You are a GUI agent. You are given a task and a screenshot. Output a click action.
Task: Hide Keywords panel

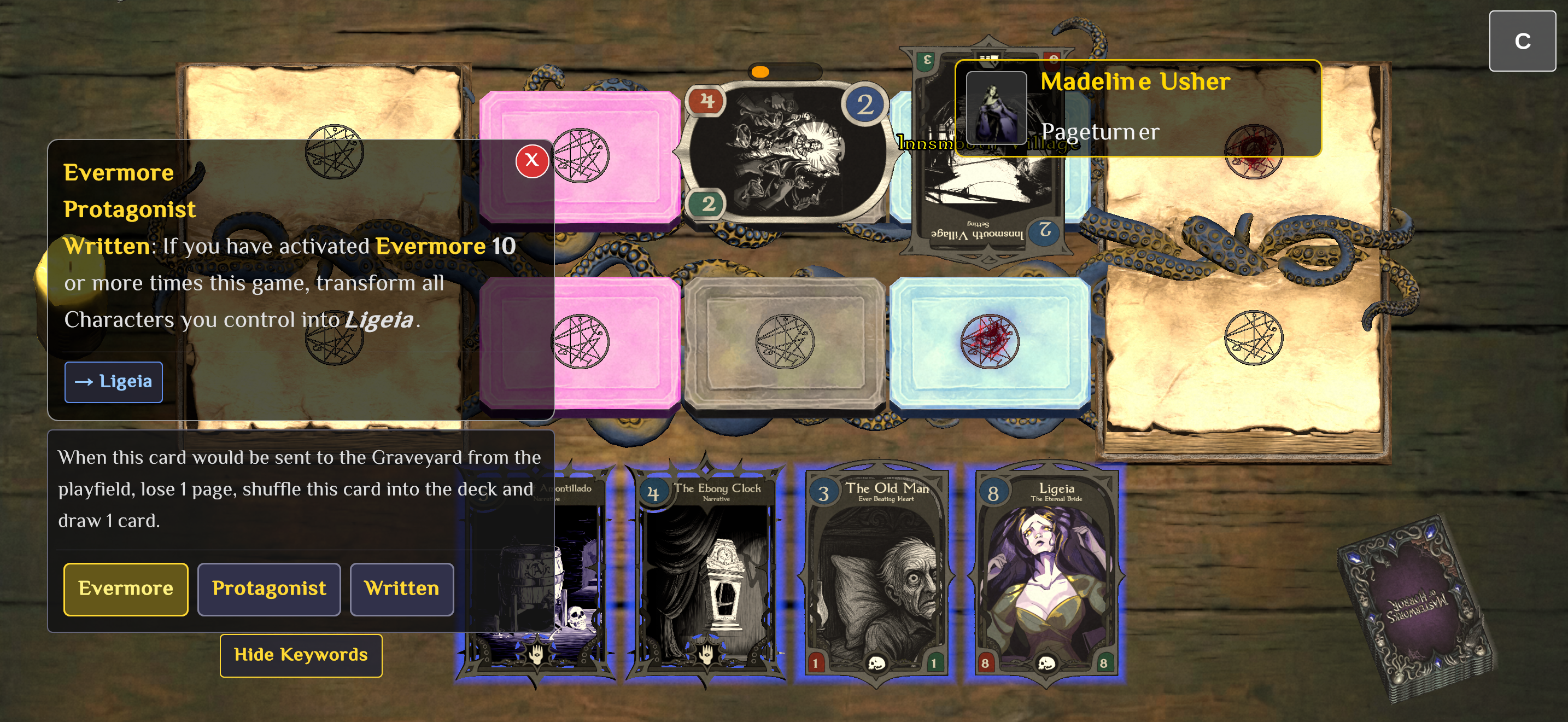tap(301, 655)
